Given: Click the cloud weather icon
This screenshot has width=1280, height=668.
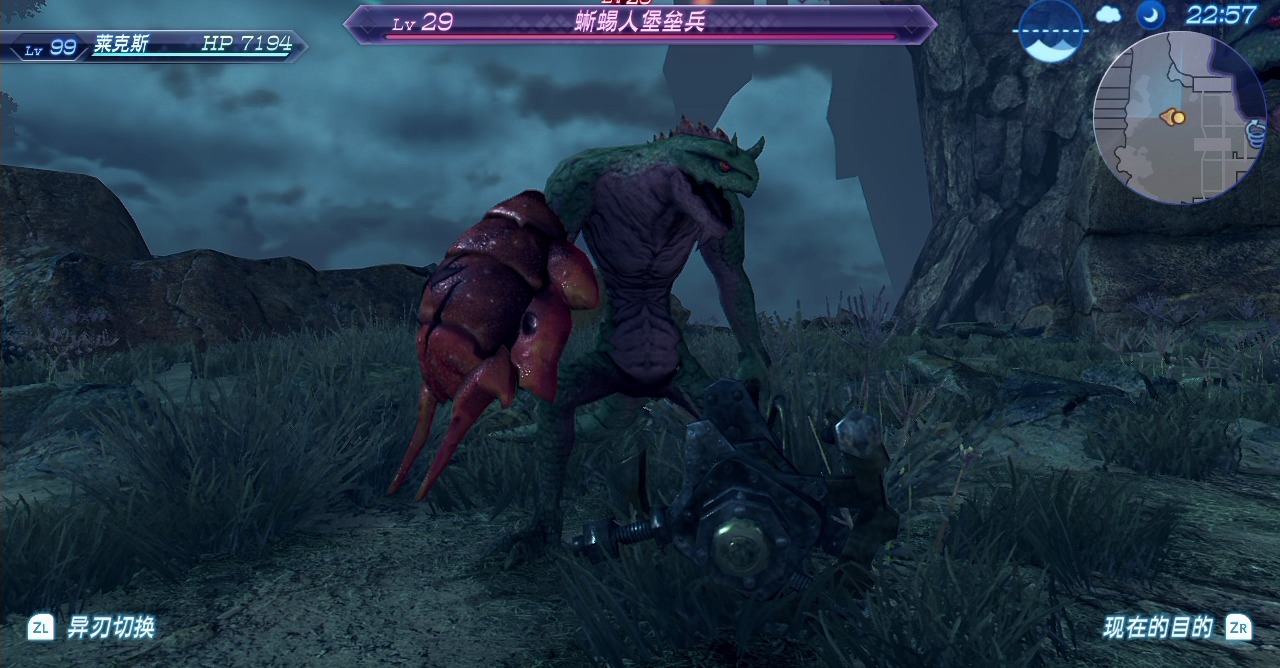Looking at the screenshot, I should click(x=1109, y=15).
